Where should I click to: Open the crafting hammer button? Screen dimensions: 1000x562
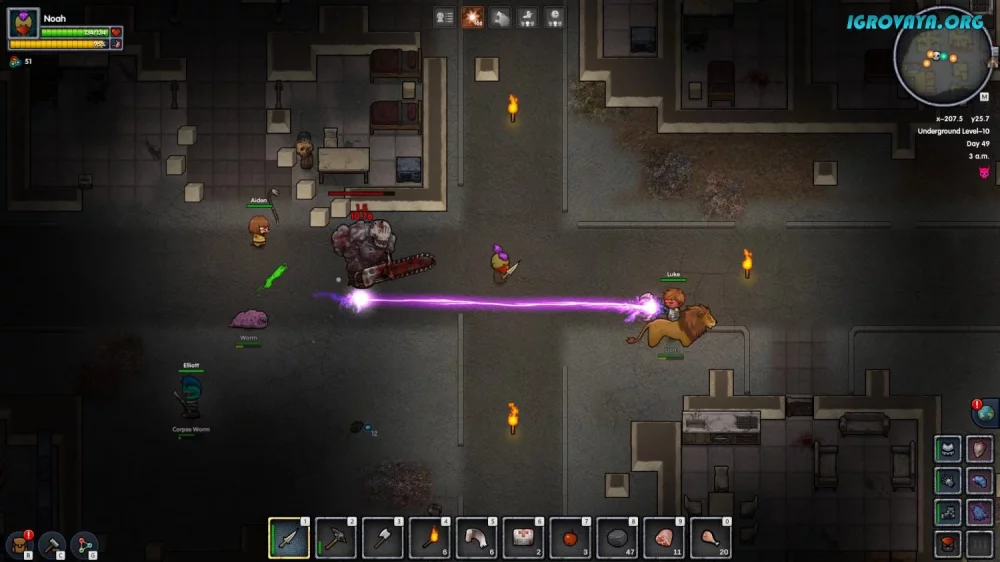(52, 545)
